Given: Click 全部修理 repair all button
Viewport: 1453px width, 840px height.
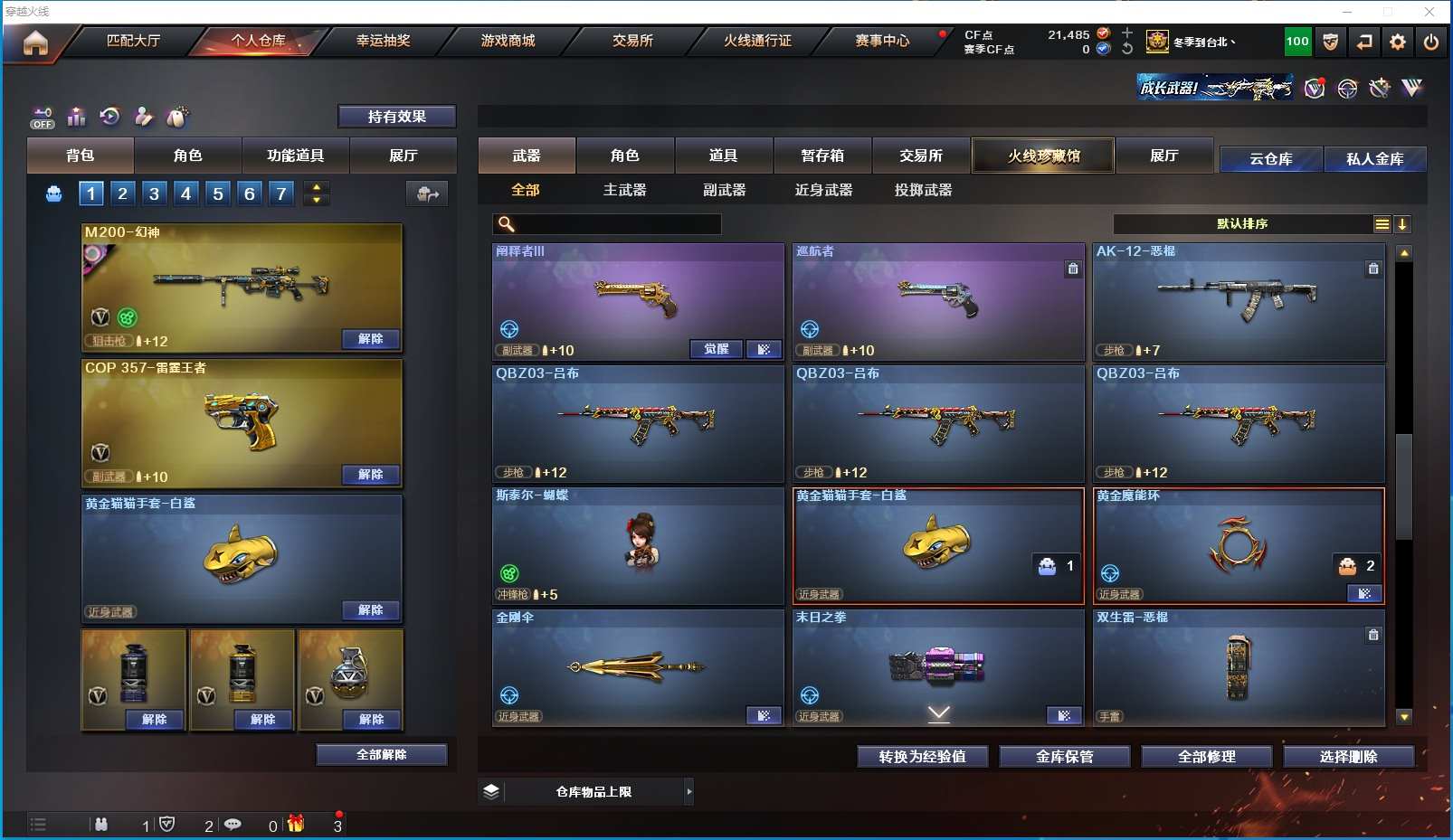Looking at the screenshot, I should (x=1206, y=757).
